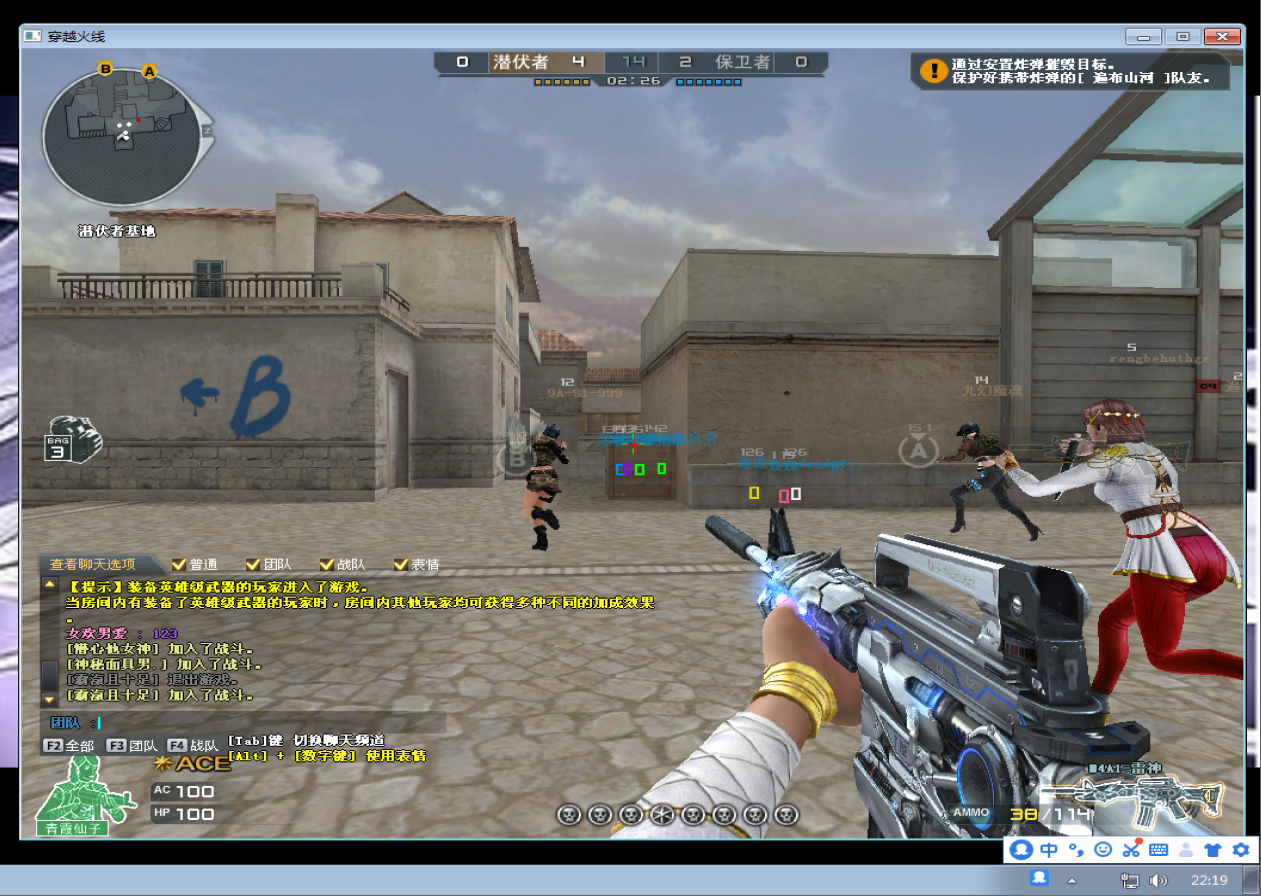The image size is (1261, 896).
Task: Open the input method emoji panel
Action: tap(1103, 850)
